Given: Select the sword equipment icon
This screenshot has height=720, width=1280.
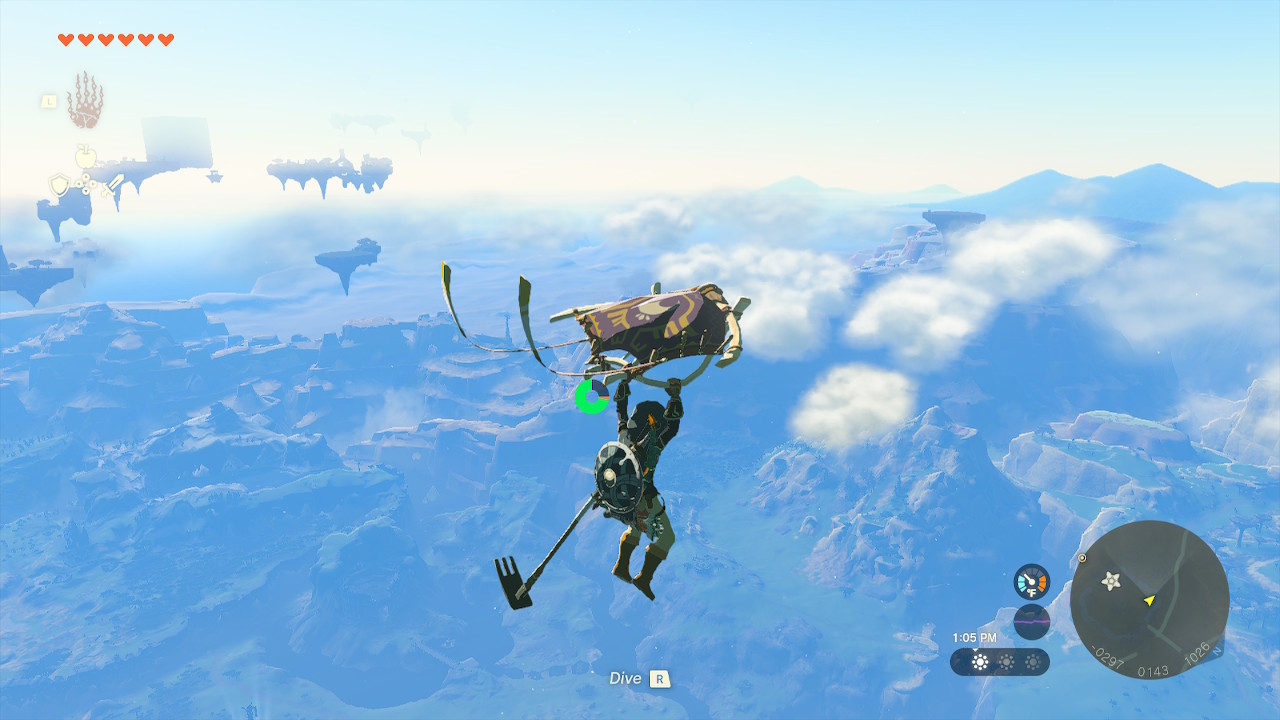Looking at the screenshot, I should tap(113, 186).
